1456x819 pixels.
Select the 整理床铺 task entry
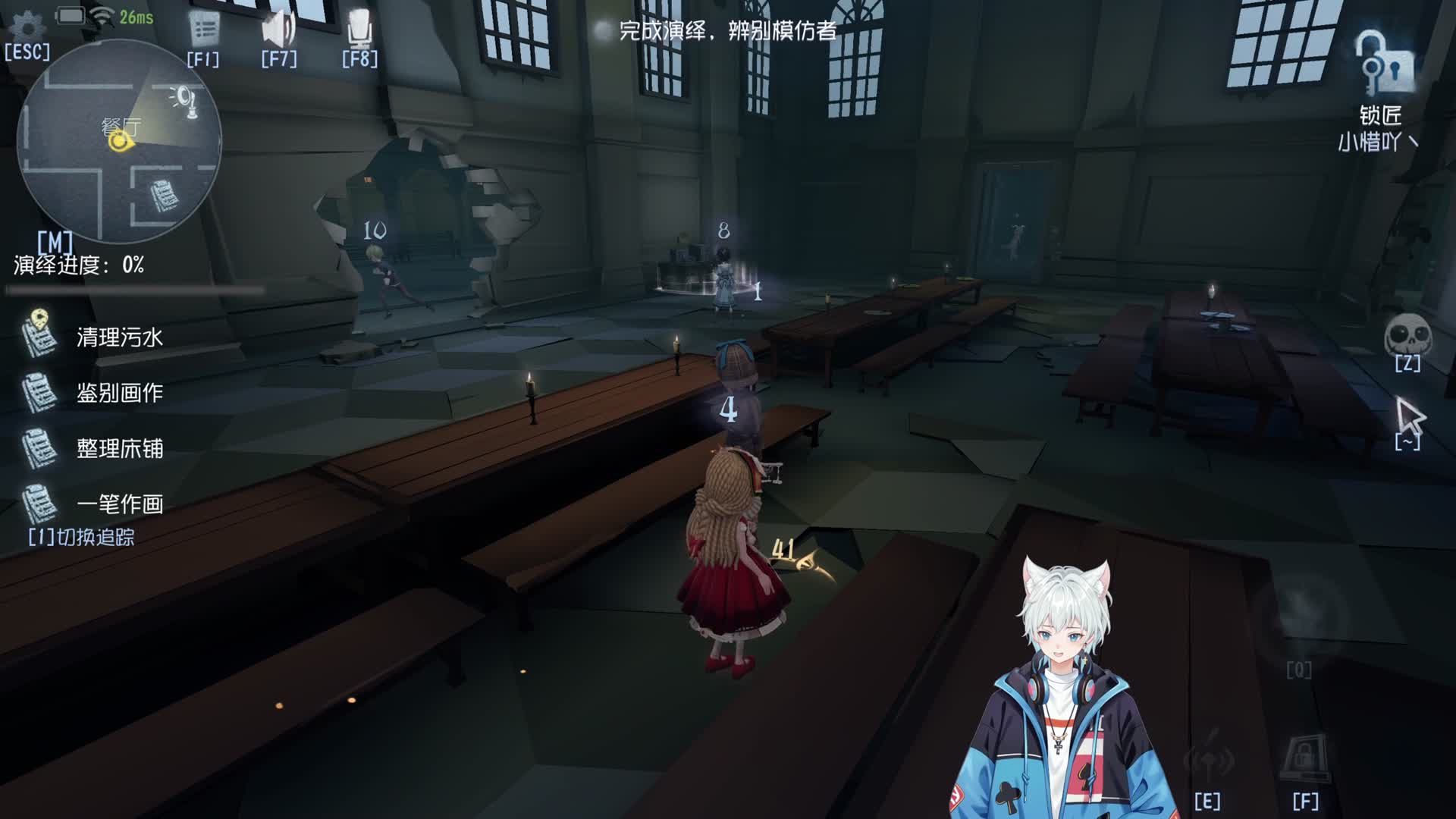pyautogui.click(x=119, y=448)
